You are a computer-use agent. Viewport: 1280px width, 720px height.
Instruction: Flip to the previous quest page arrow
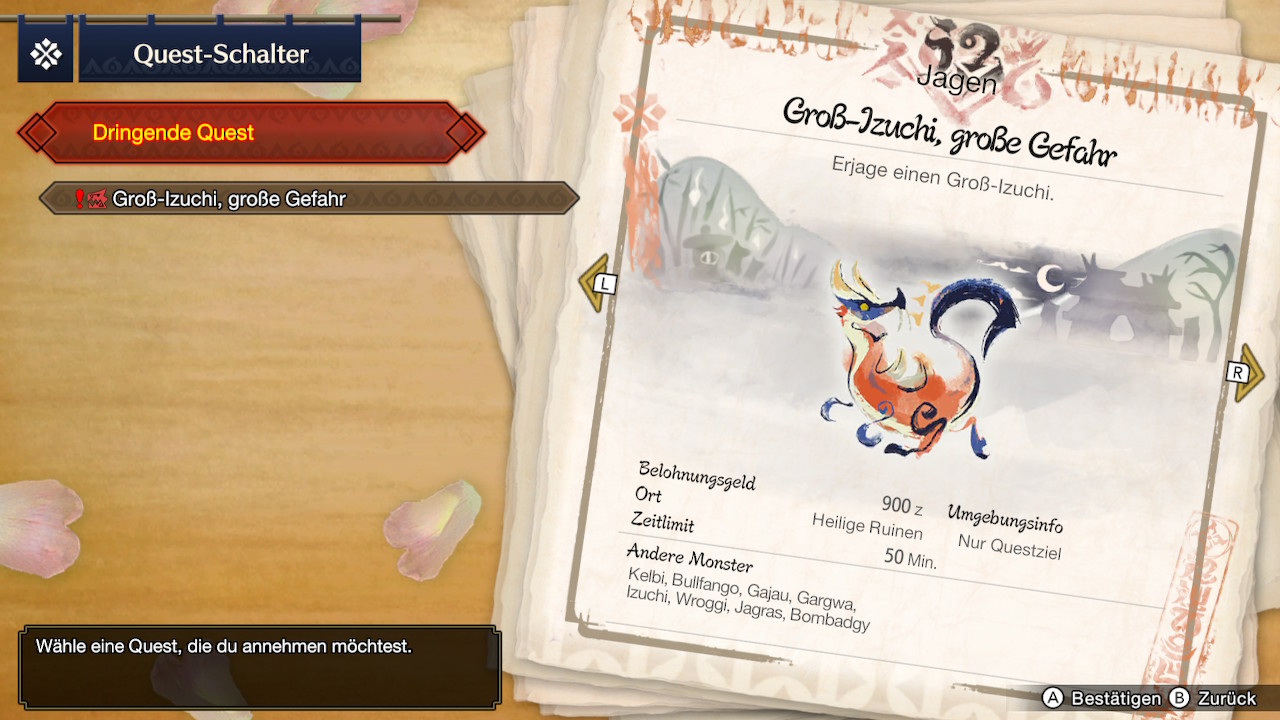[597, 283]
